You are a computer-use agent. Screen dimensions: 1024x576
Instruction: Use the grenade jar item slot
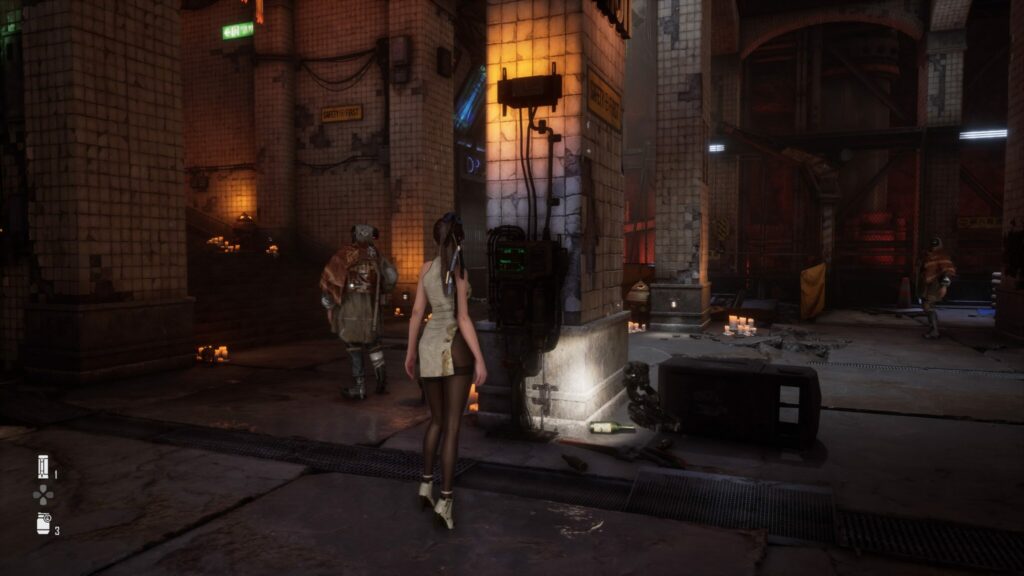(43, 523)
